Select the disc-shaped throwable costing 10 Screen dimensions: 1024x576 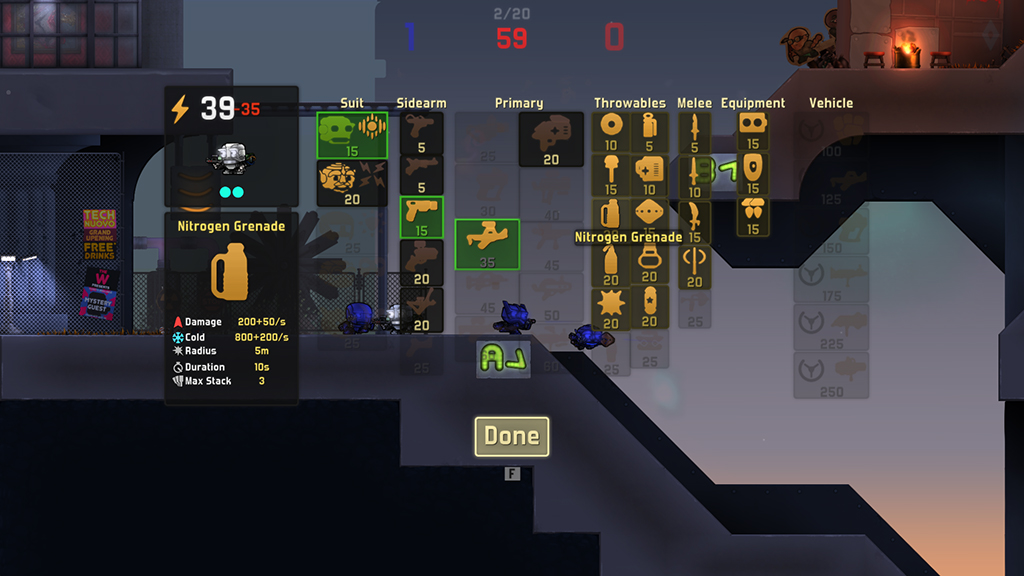pos(610,131)
